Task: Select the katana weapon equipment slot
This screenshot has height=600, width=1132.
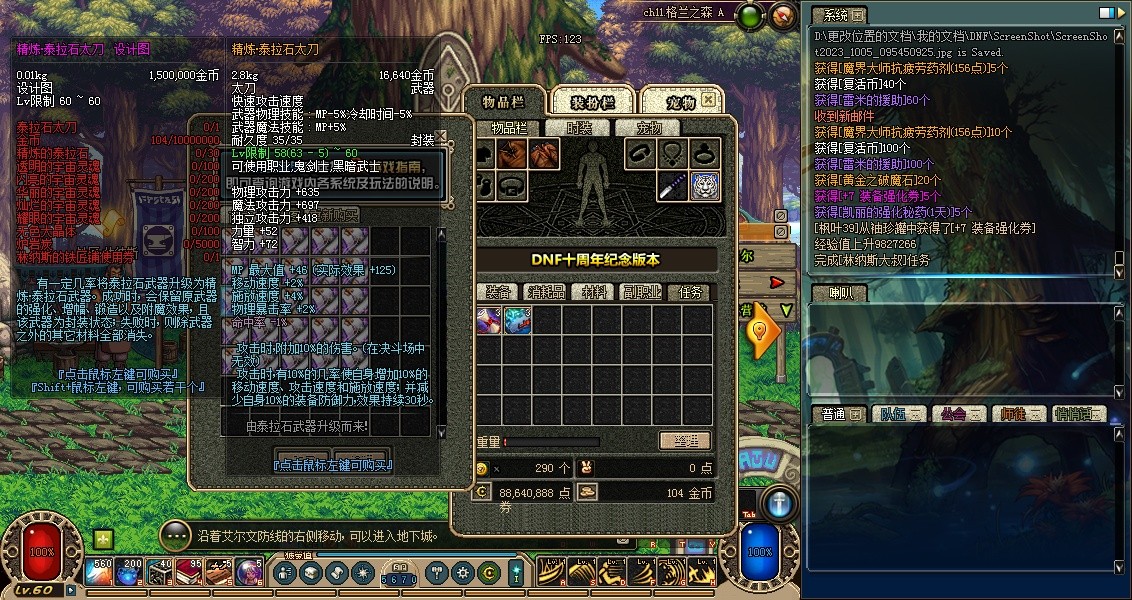Action: [672, 185]
